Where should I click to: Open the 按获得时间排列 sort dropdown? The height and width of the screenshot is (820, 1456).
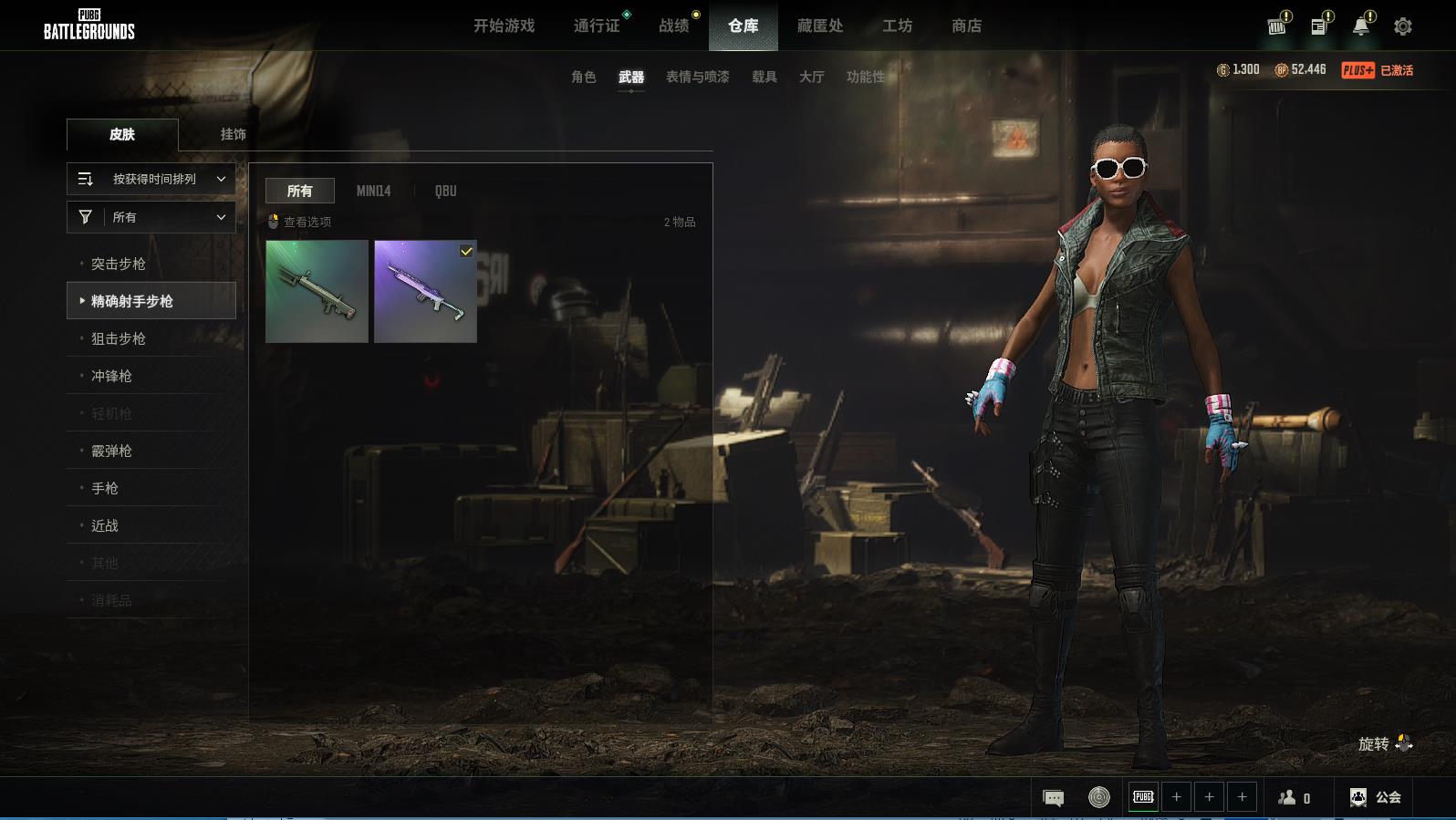coord(151,180)
